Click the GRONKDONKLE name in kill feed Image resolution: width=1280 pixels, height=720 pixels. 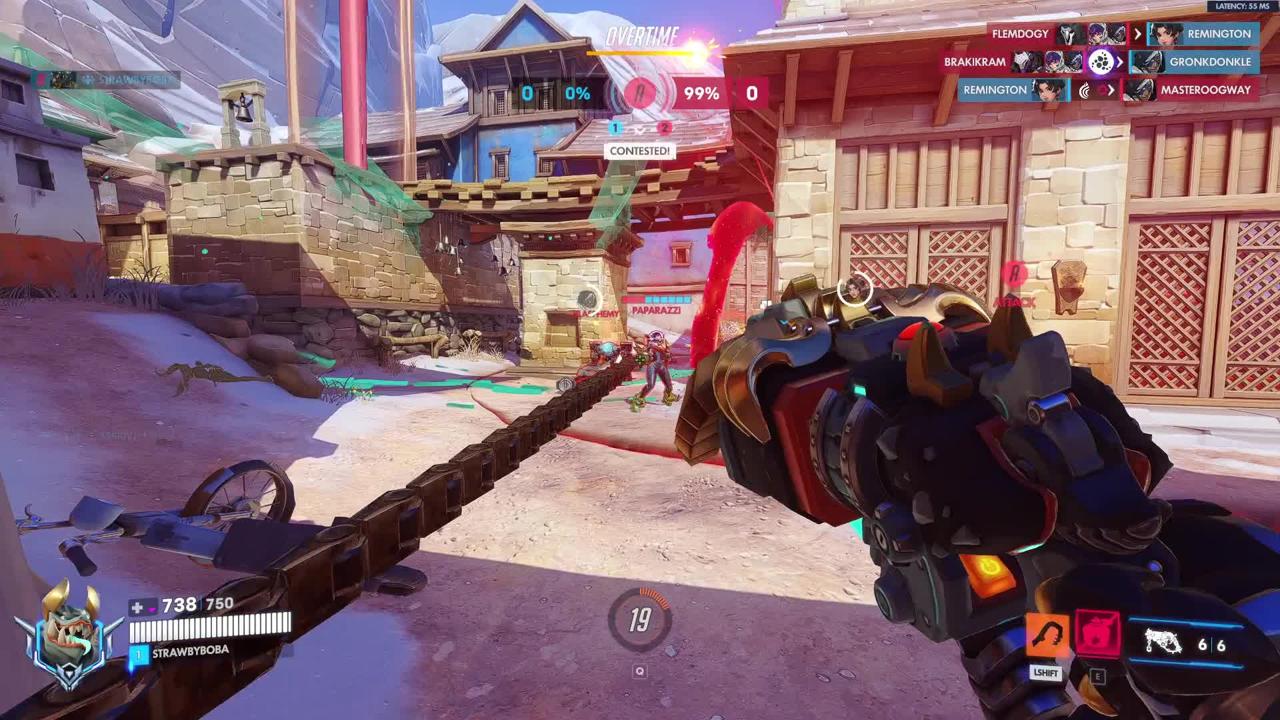tap(1210, 62)
